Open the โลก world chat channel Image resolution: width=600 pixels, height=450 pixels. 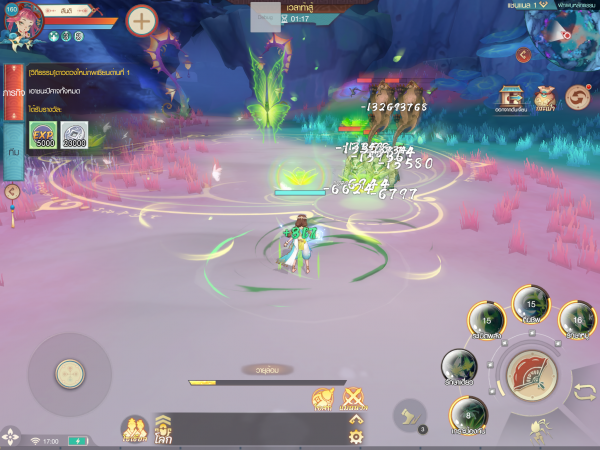pos(162,430)
